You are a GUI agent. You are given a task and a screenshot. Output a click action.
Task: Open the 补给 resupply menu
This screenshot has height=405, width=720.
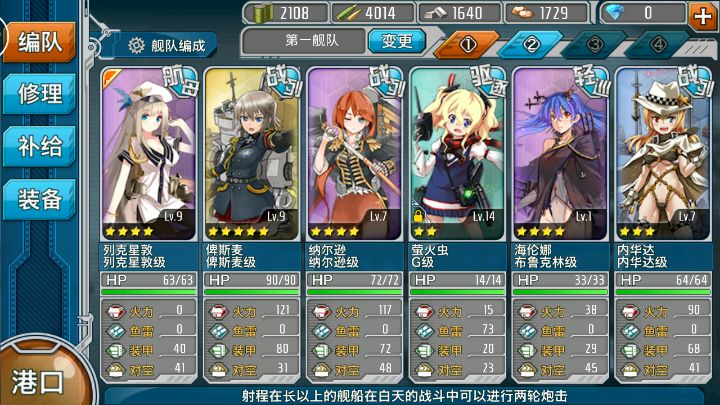(x=40, y=146)
